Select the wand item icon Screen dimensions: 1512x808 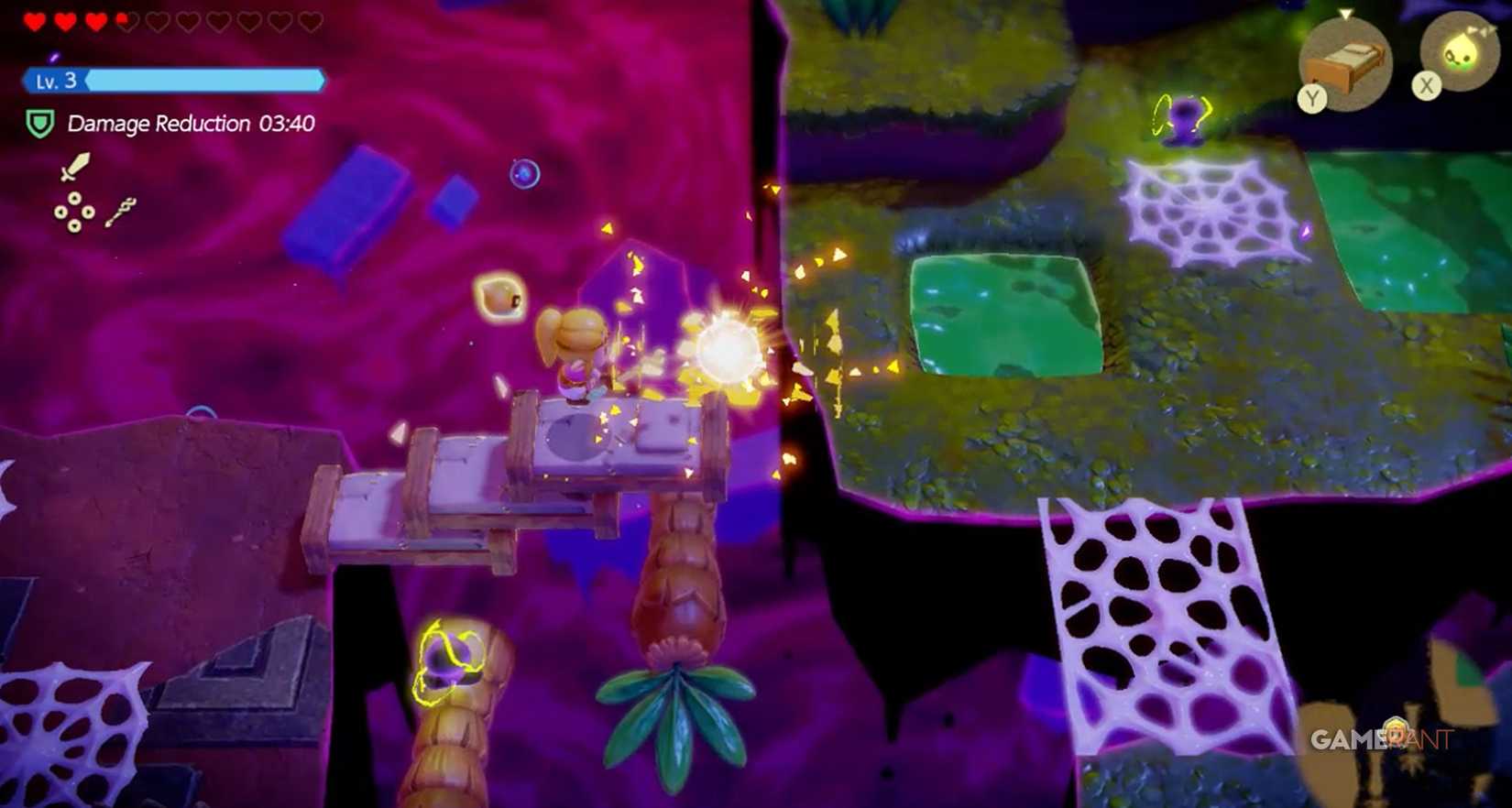pos(122,213)
